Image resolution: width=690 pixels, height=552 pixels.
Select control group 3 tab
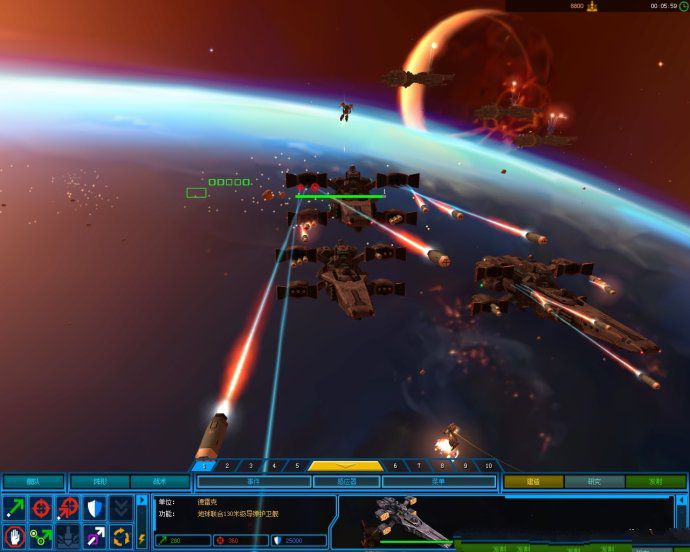point(250,465)
